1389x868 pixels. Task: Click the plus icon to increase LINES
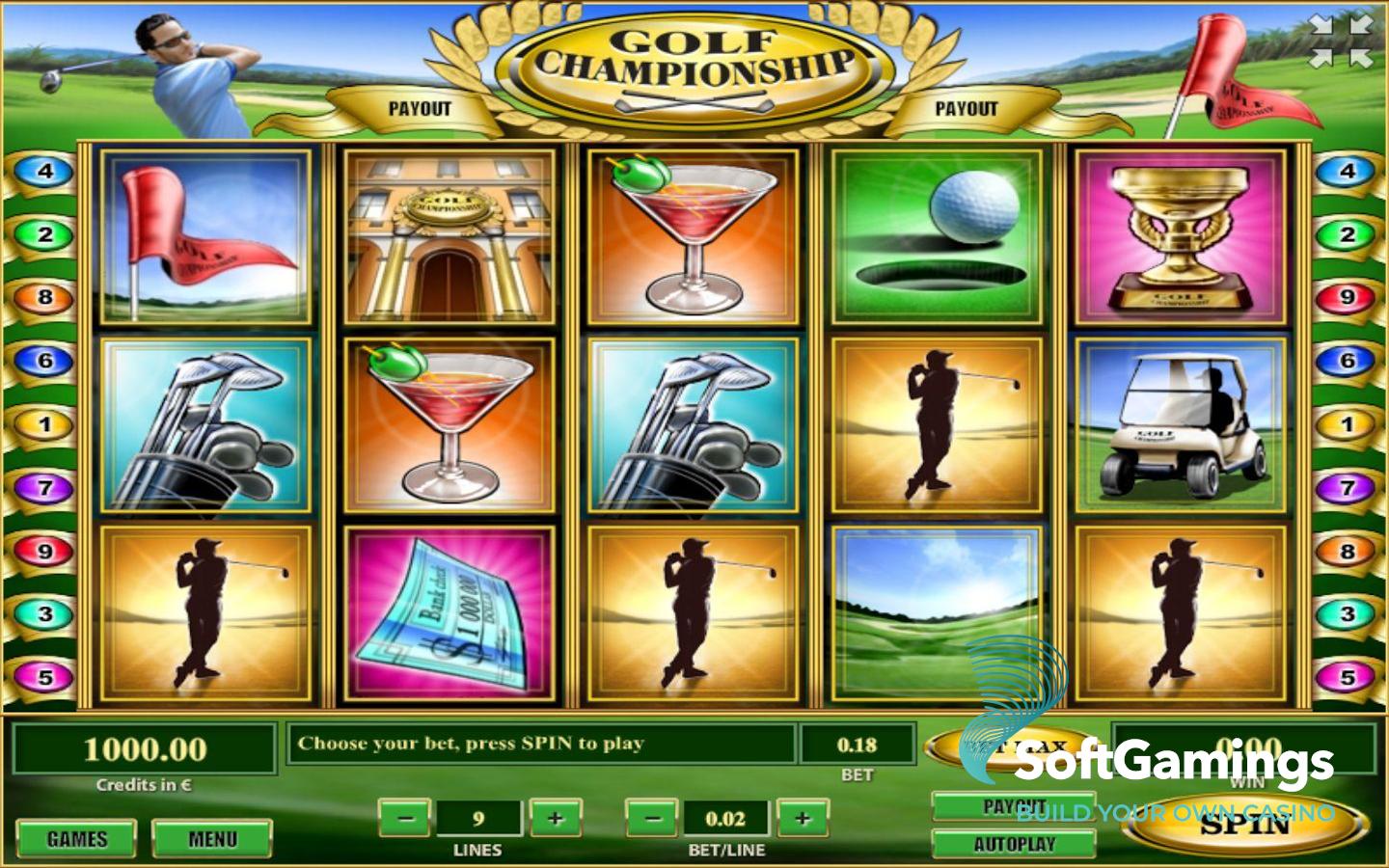[554, 818]
